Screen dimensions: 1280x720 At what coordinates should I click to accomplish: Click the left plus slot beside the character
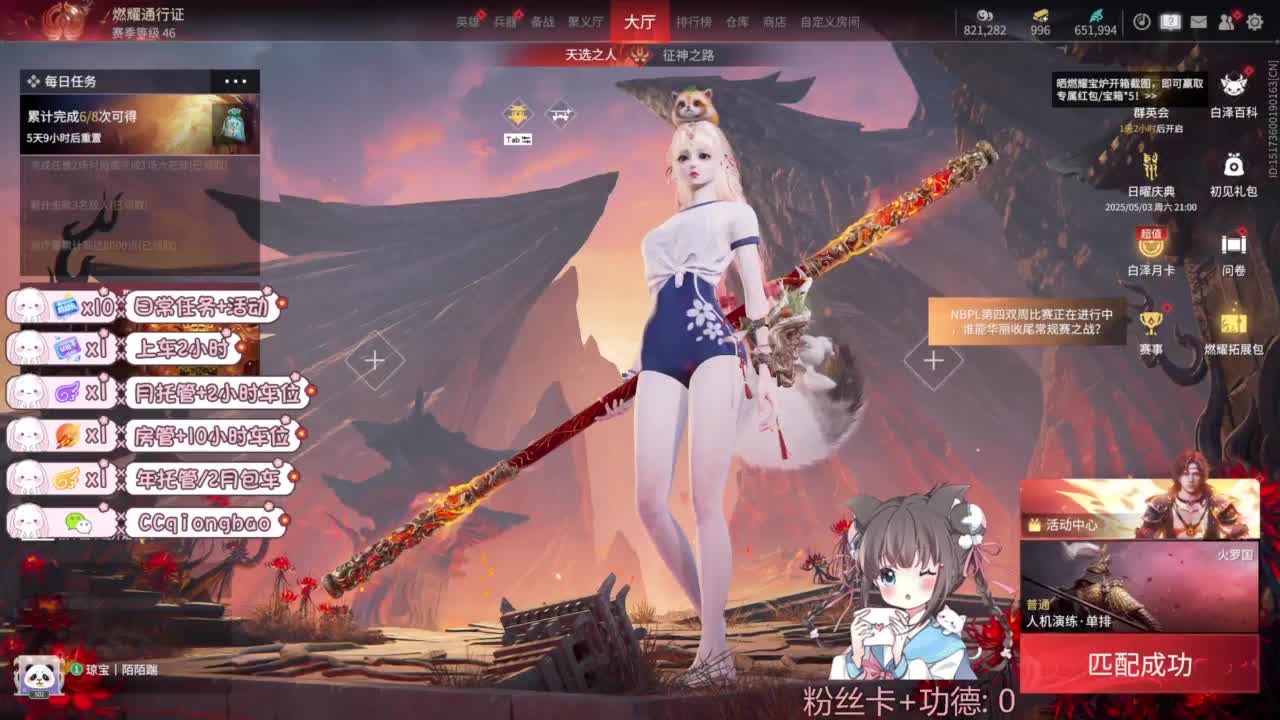[375, 360]
